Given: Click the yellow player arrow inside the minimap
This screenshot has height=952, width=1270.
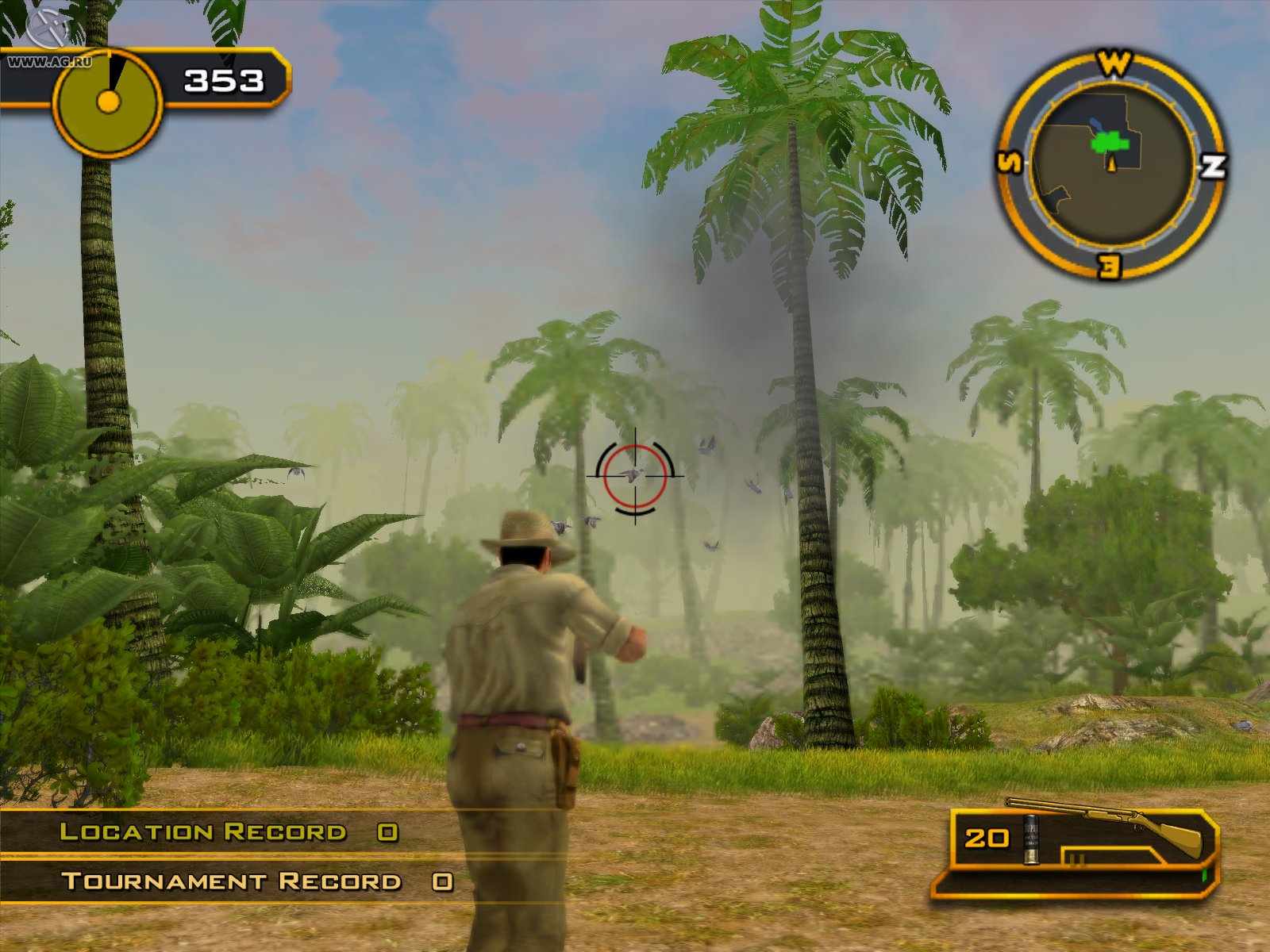Looking at the screenshot, I should point(1112,165).
